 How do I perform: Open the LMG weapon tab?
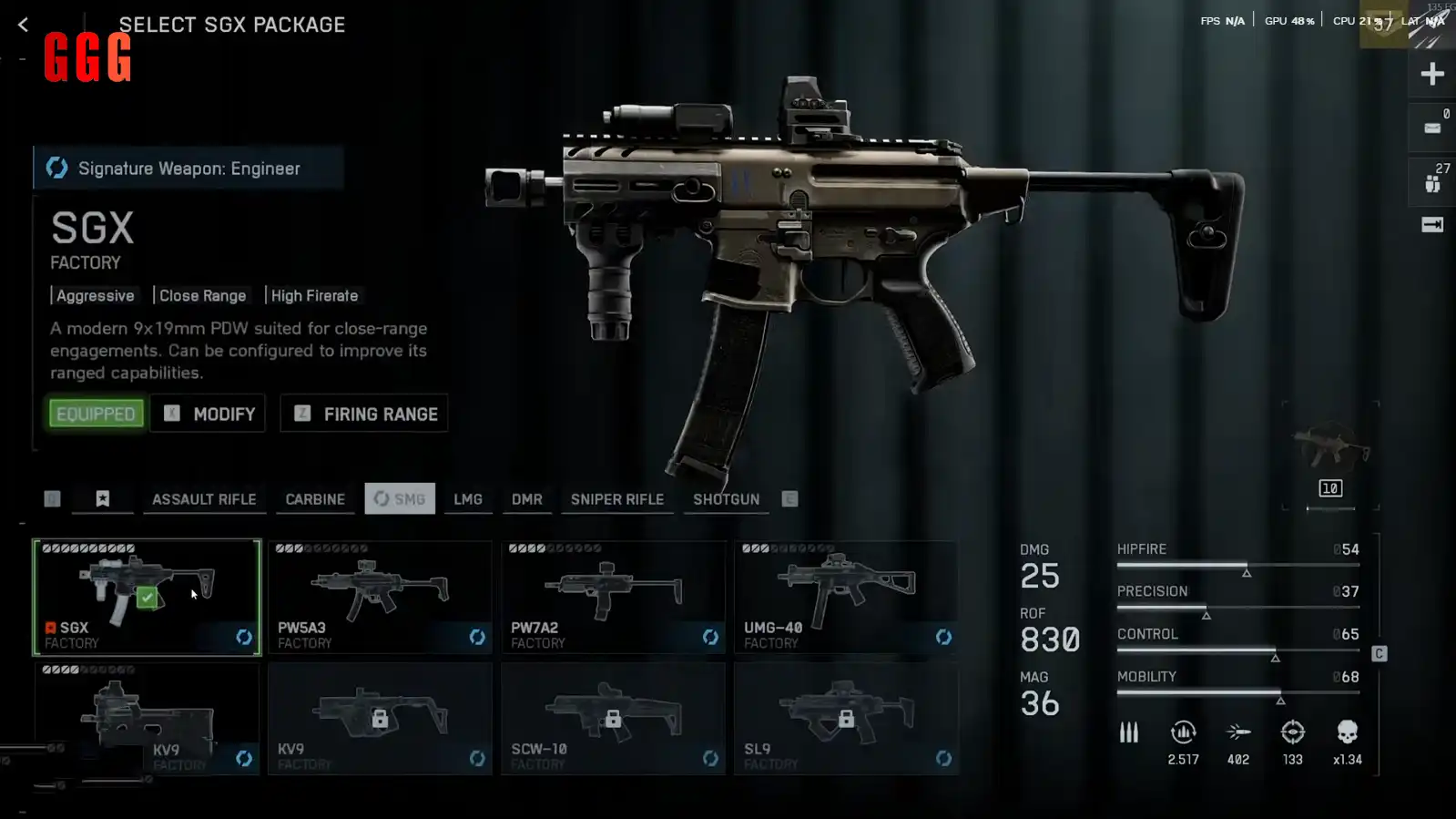[x=468, y=499]
